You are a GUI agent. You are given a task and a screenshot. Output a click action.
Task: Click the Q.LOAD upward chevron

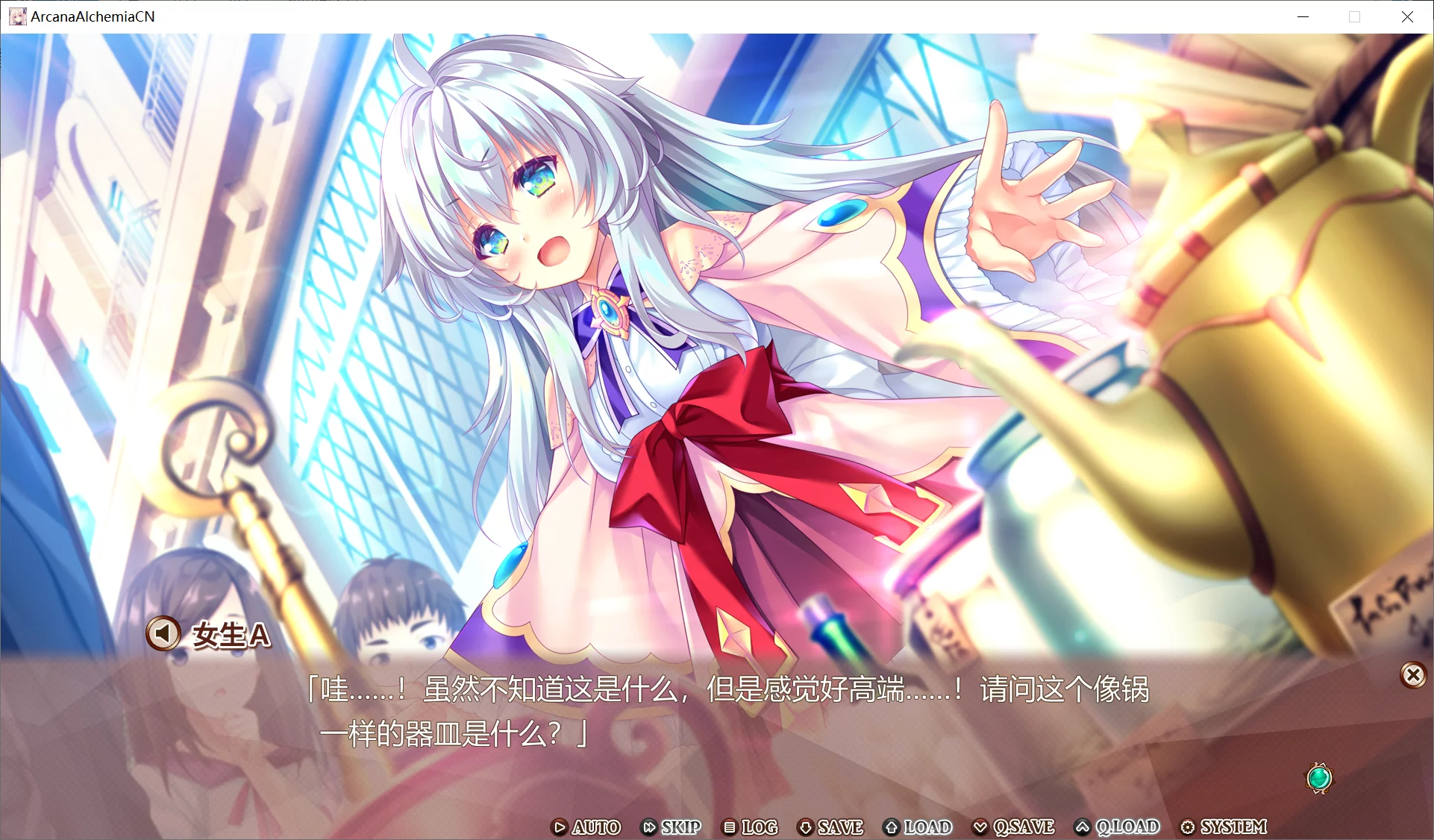coord(1081,827)
